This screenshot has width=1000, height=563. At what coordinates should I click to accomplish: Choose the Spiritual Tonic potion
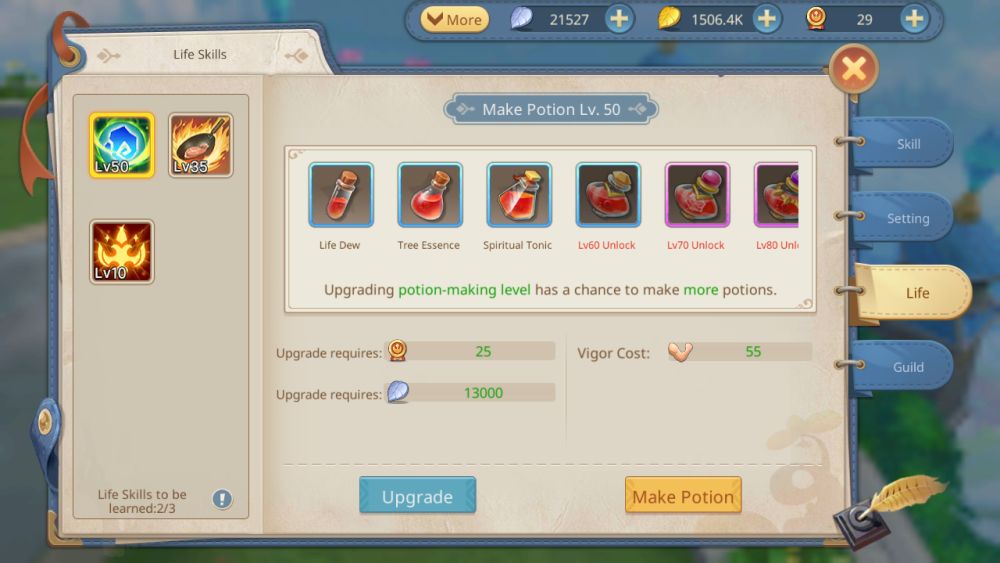[519, 195]
